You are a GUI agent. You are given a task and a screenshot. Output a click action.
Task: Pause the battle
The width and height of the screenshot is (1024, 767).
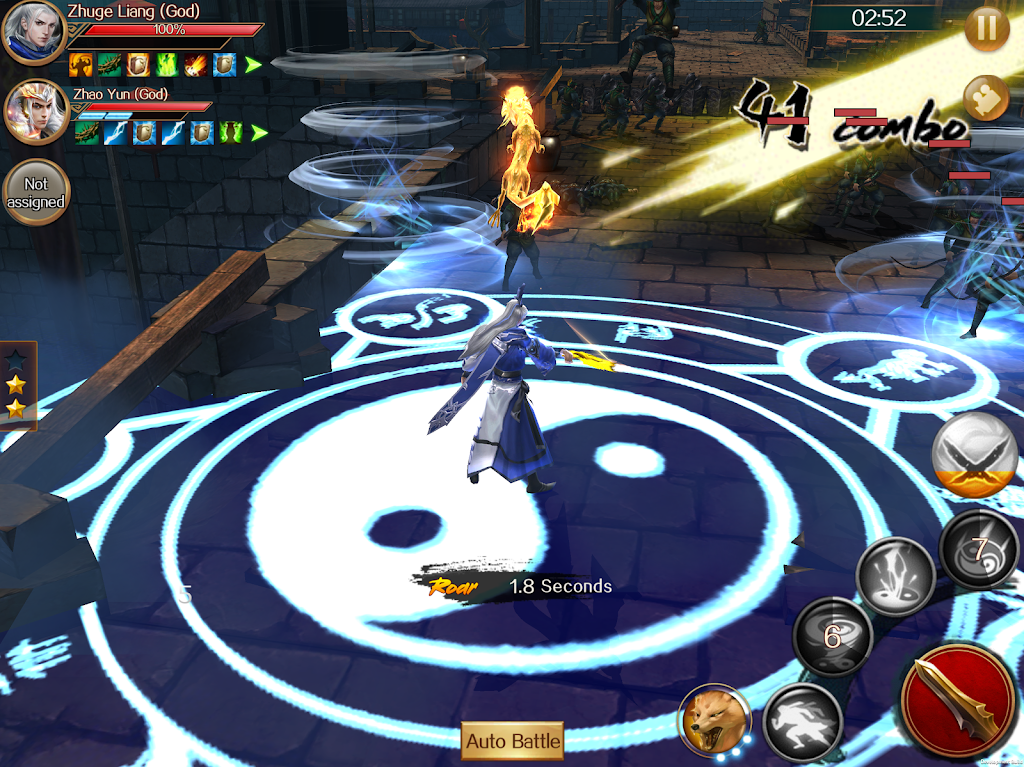[987, 29]
